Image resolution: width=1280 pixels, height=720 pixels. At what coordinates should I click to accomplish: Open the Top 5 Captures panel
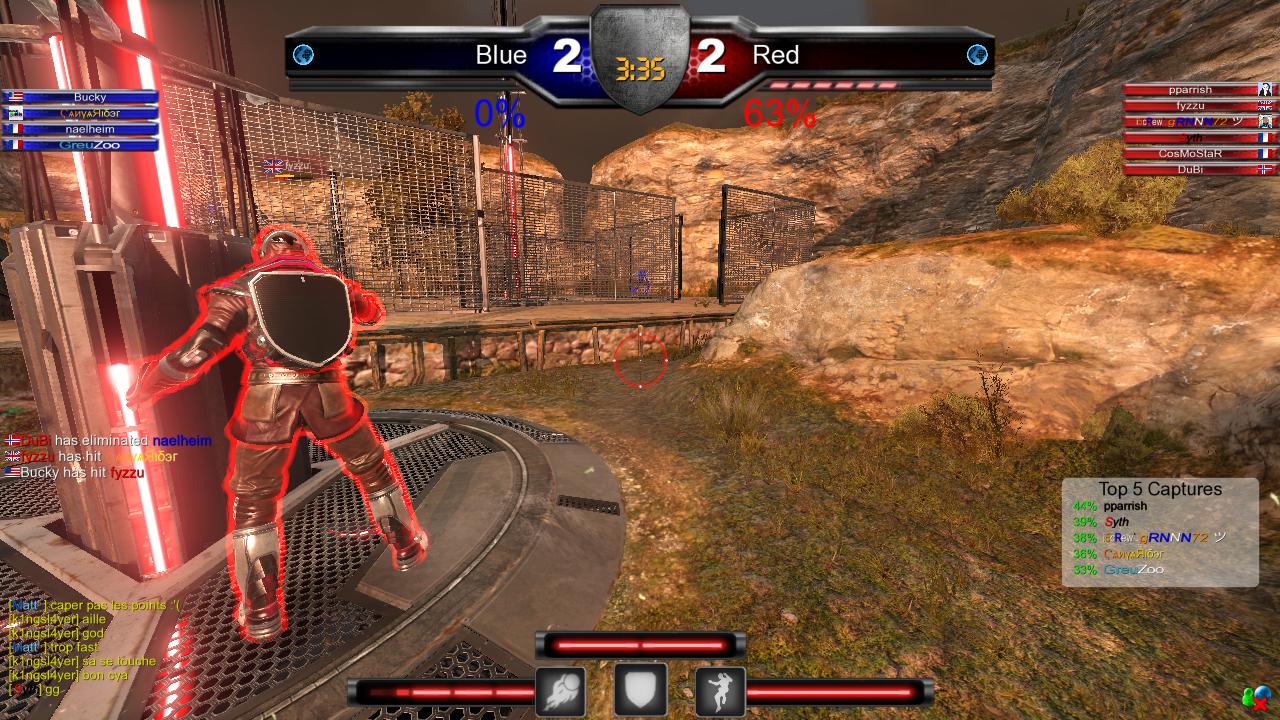point(1160,531)
